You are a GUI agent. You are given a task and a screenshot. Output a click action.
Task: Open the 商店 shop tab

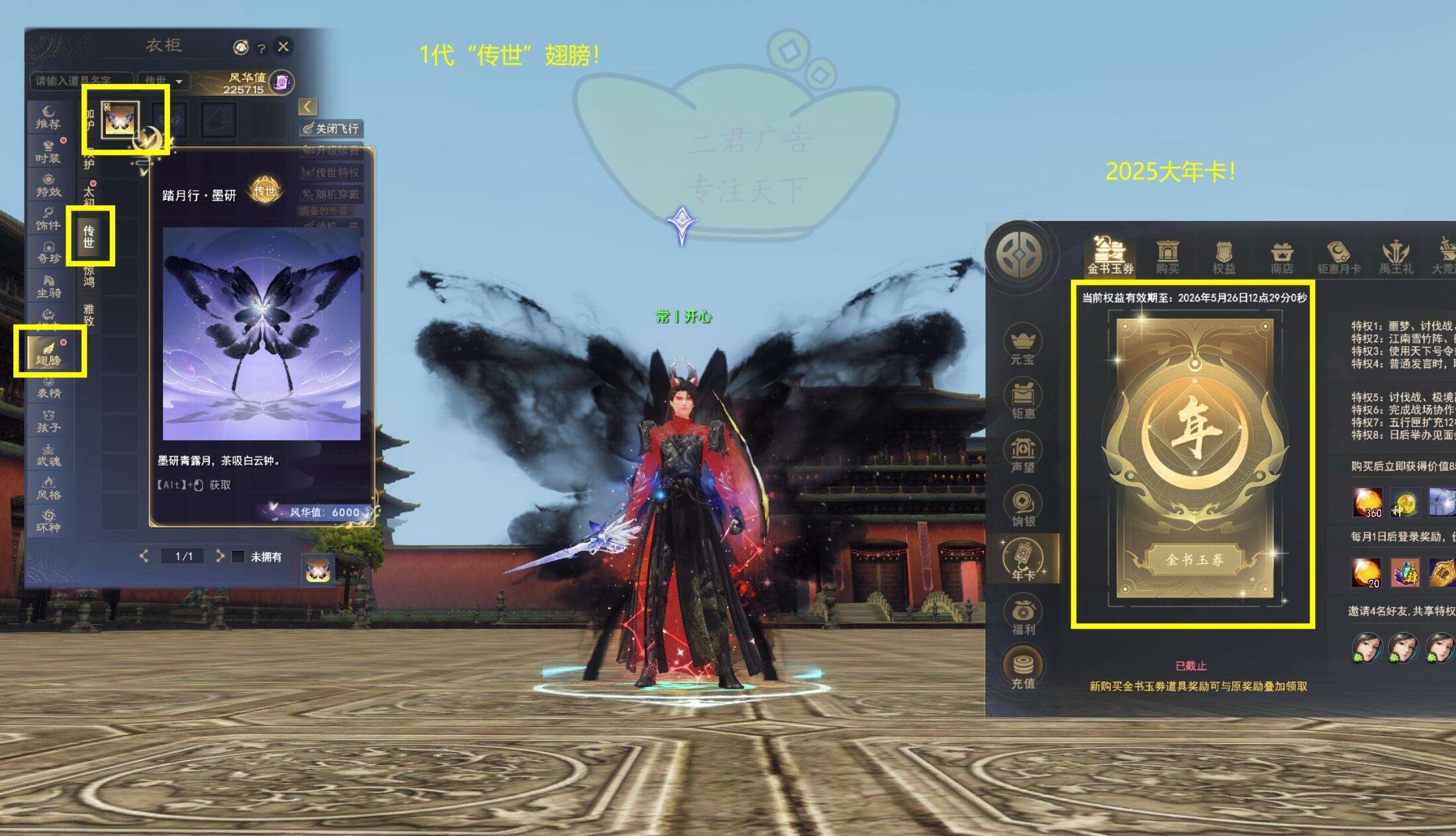[1282, 257]
